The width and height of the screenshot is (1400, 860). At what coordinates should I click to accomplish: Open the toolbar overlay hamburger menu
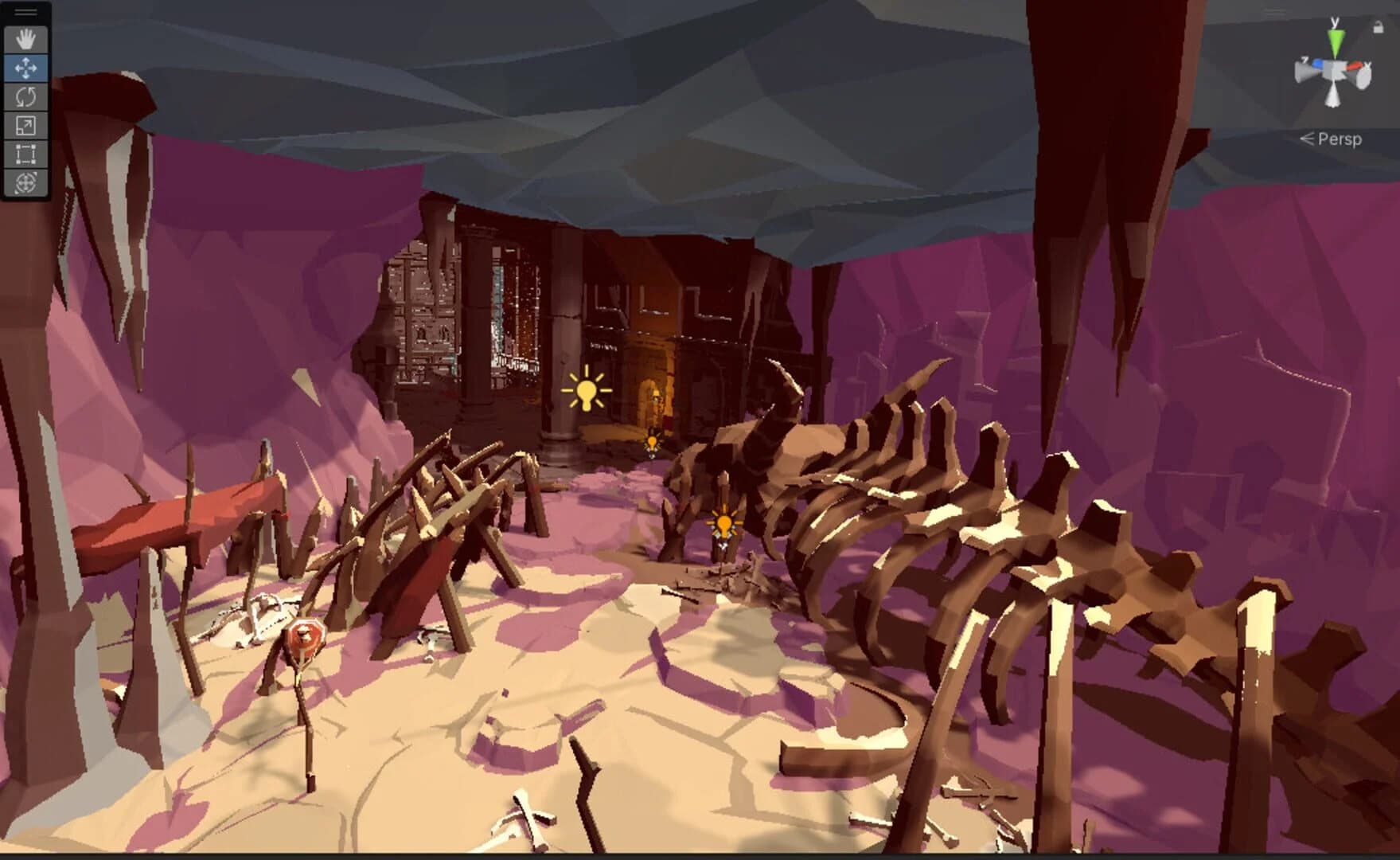pyautogui.click(x=25, y=10)
